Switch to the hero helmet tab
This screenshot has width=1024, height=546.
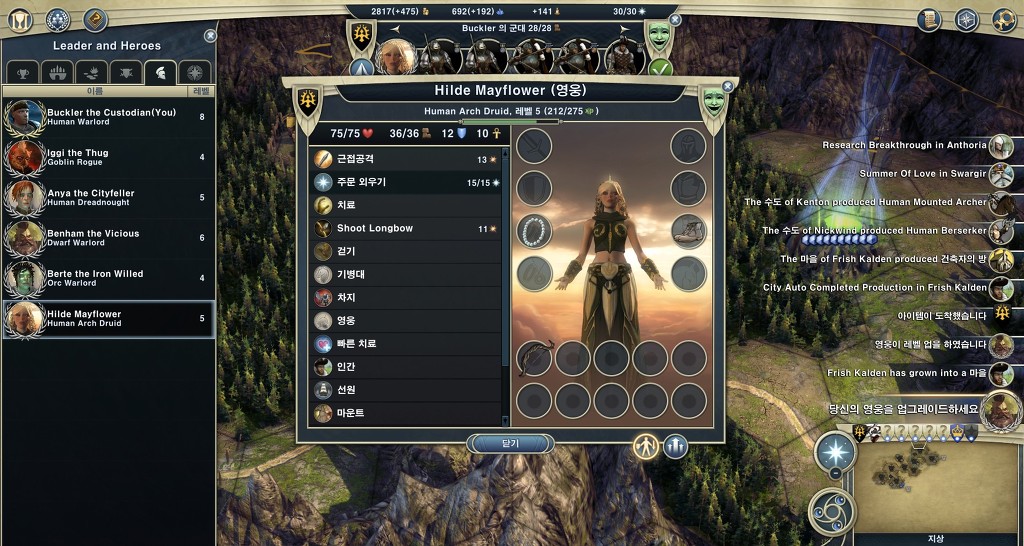[x=161, y=72]
